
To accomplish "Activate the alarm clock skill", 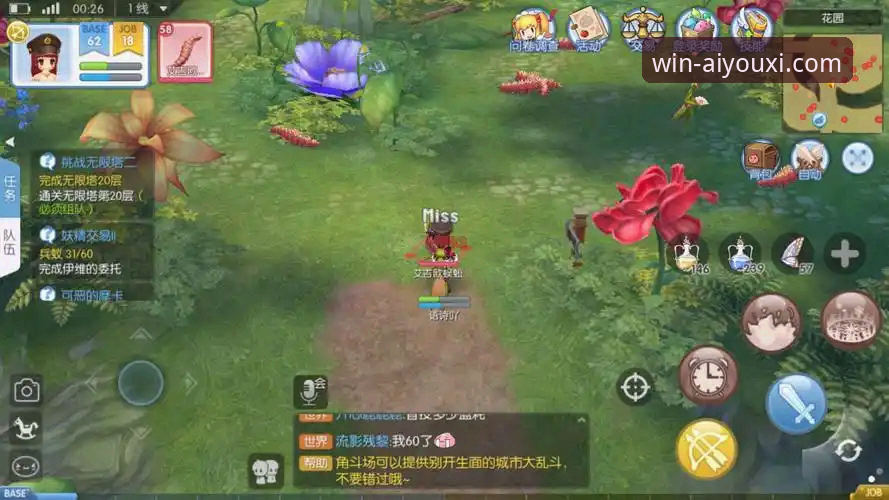I will tap(708, 376).
